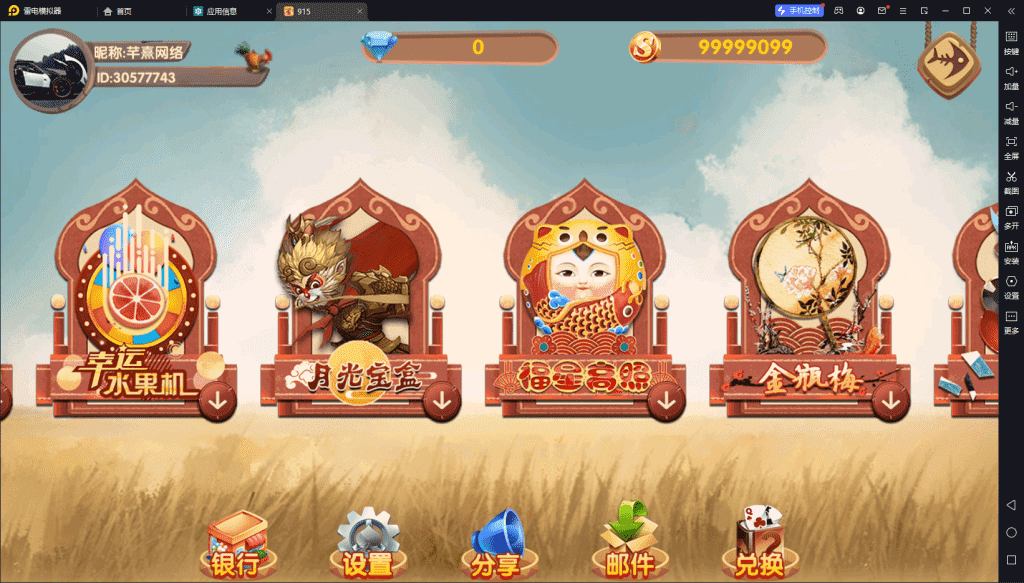Viewport: 1024px width, 583px height.
Task: Open the 兑换 exchange button
Action: point(760,547)
